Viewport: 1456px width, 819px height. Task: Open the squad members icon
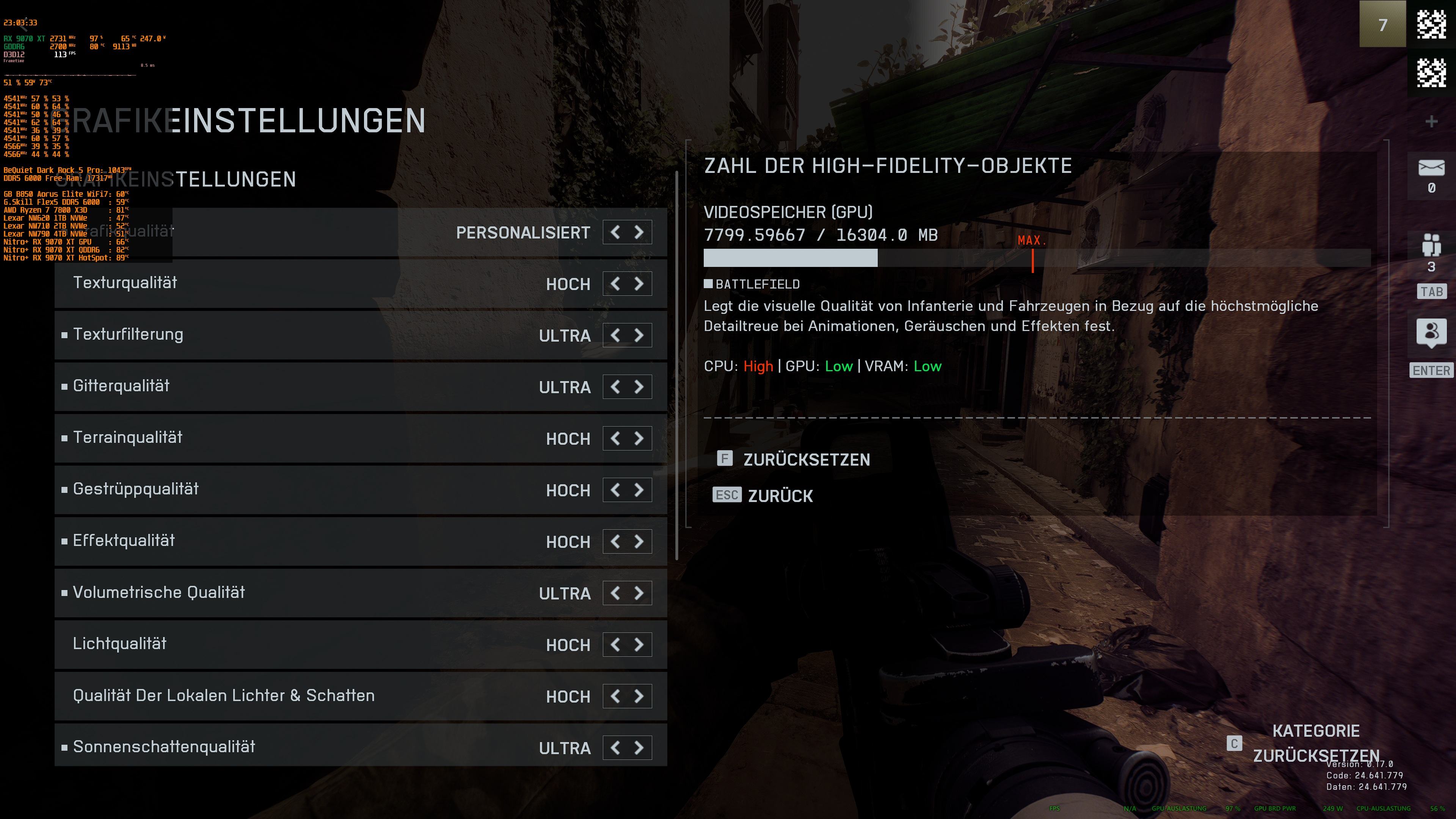[x=1431, y=245]
